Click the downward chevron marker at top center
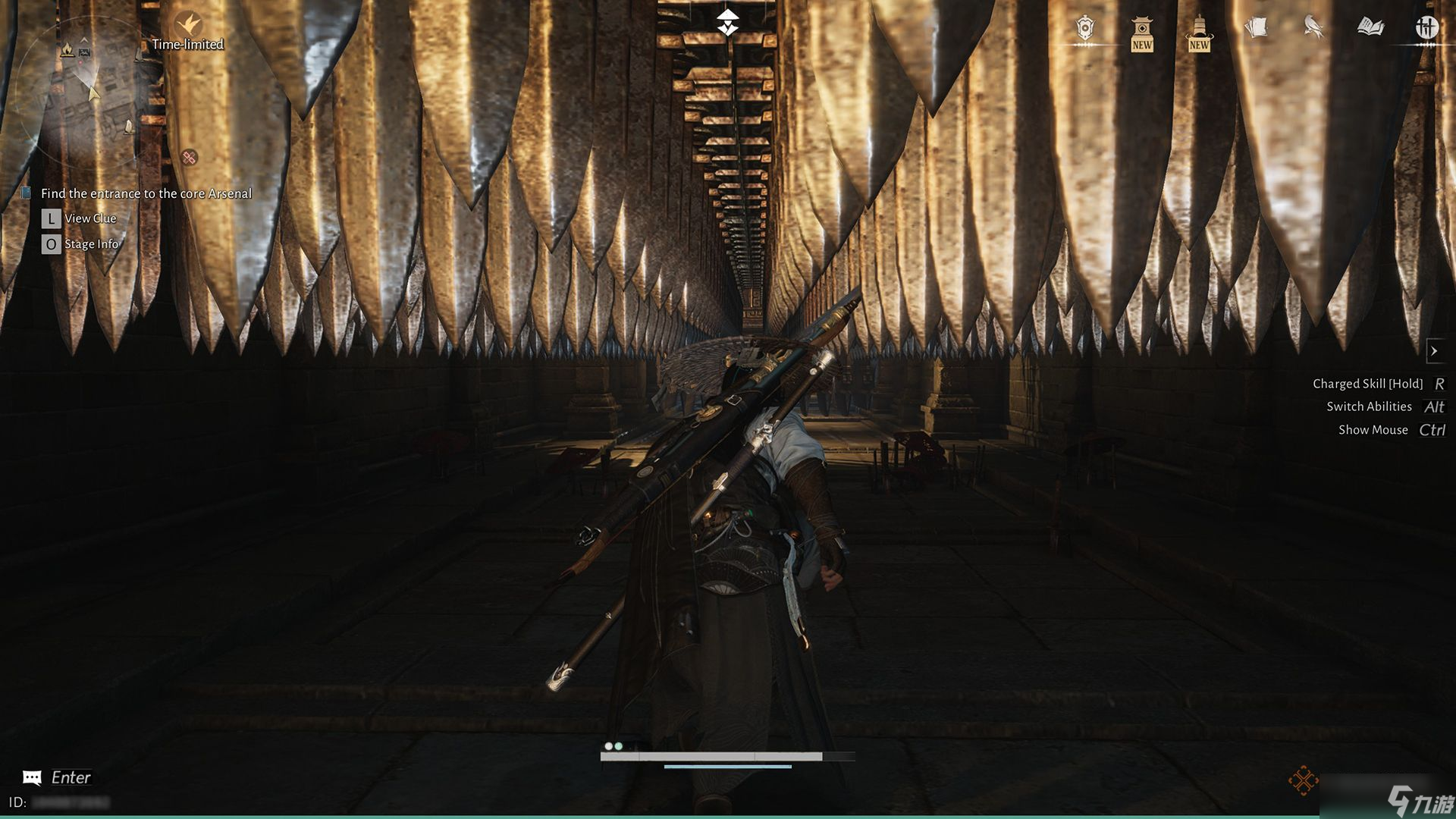Viewport: 1456px width, 819px height. tap(728, 23)
